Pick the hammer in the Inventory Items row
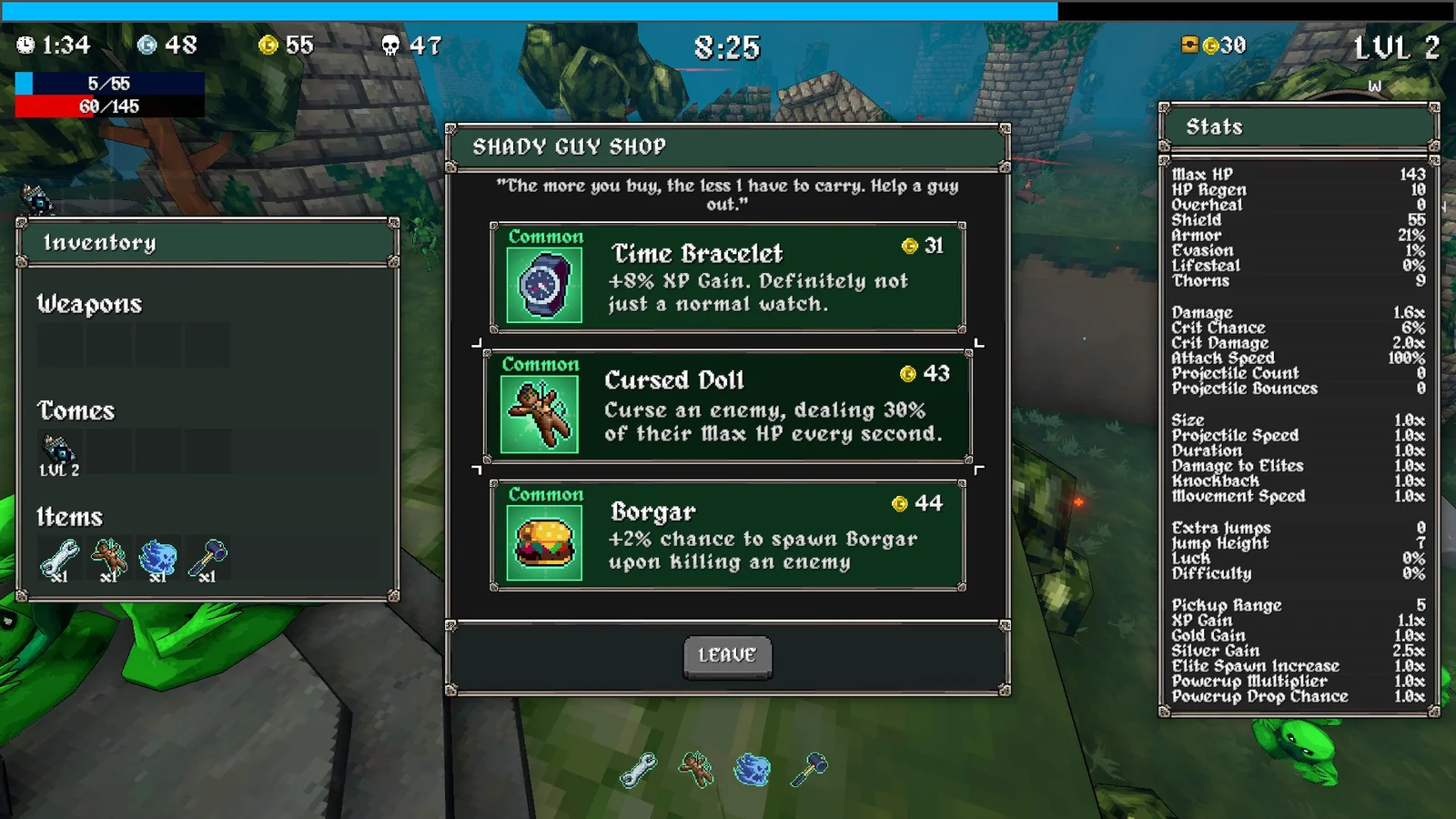 pyautogui.click(x=207, y=559)
